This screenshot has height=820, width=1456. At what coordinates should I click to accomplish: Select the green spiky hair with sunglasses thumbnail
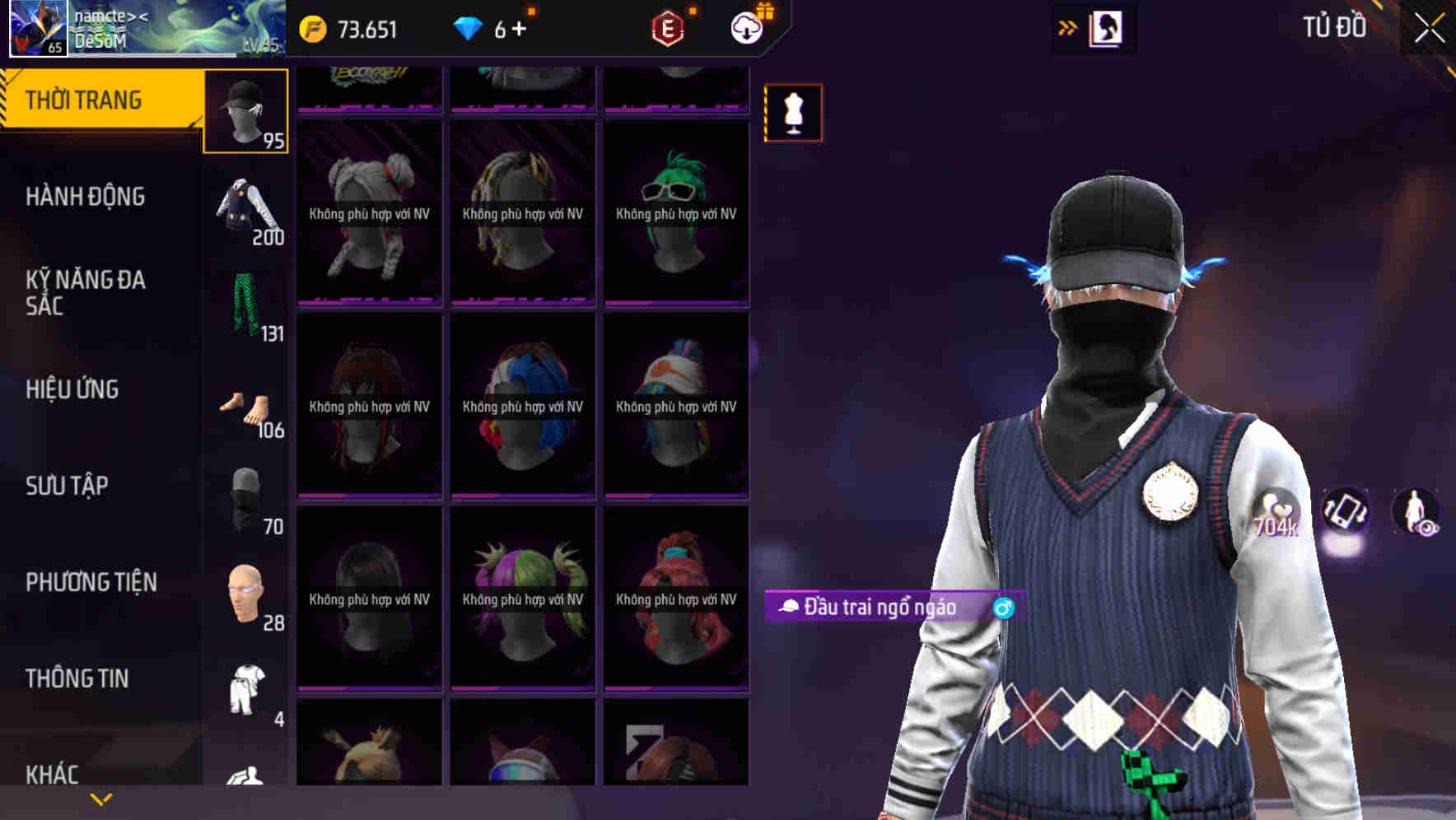pyautogui.click(x=675, y=216)
